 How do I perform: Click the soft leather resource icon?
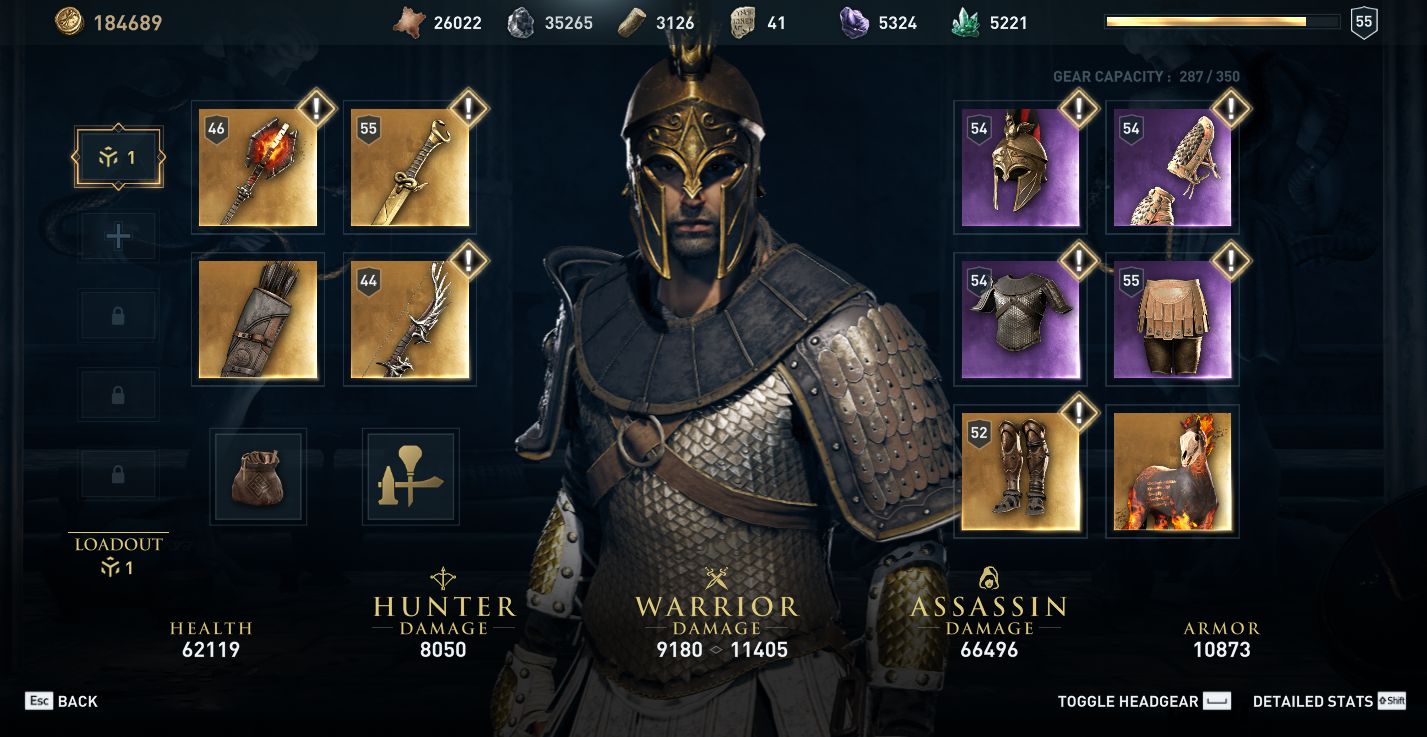[x=406, y=22]
